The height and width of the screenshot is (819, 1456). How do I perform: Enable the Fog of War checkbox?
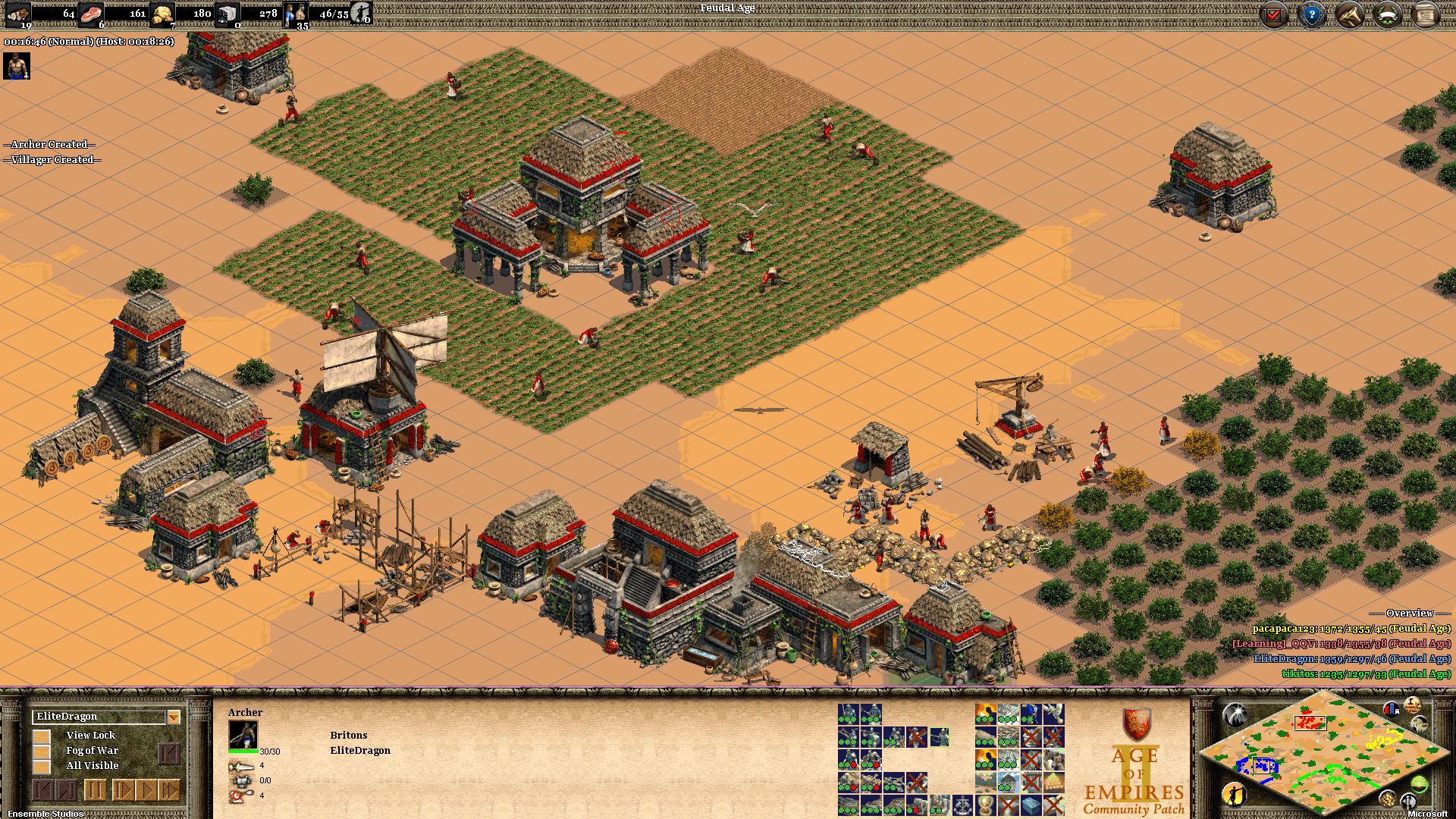point(42,751)
